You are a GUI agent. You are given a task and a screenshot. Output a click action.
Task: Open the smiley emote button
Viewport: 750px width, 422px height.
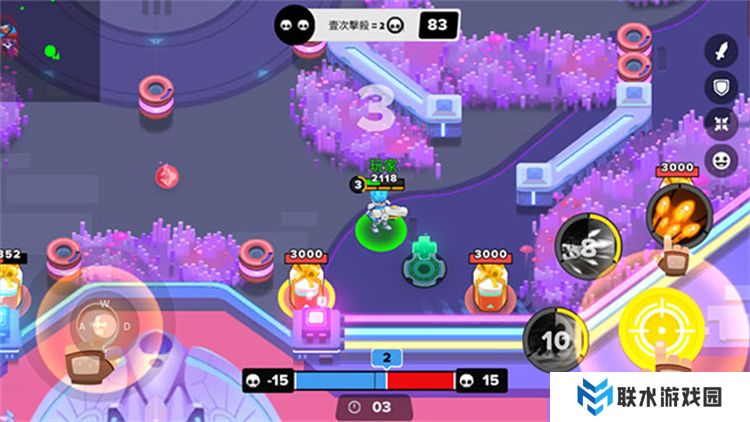click(718, 160)
